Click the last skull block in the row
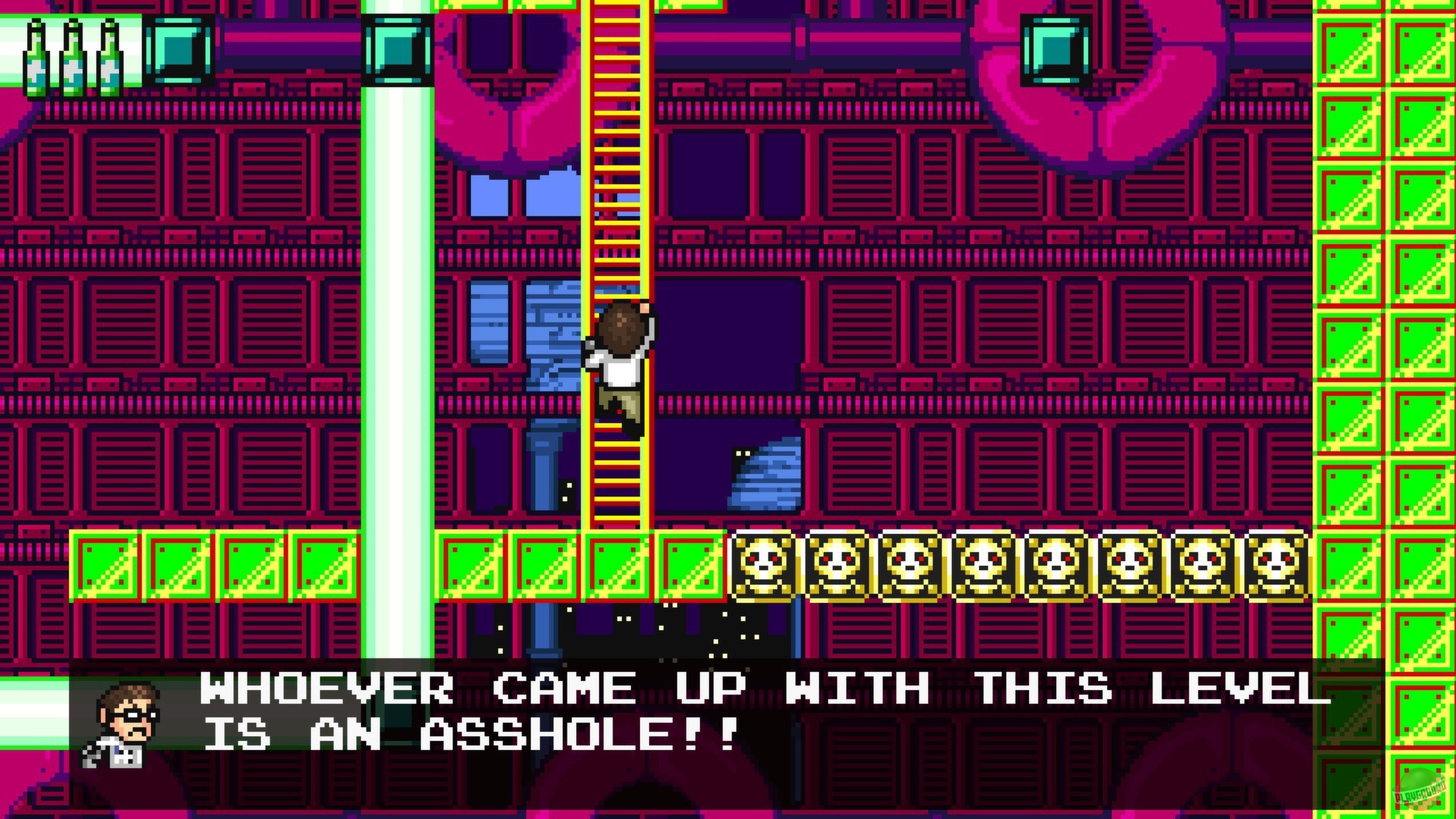Viewport: 1456px width, 819px height. coord(1274,565)
